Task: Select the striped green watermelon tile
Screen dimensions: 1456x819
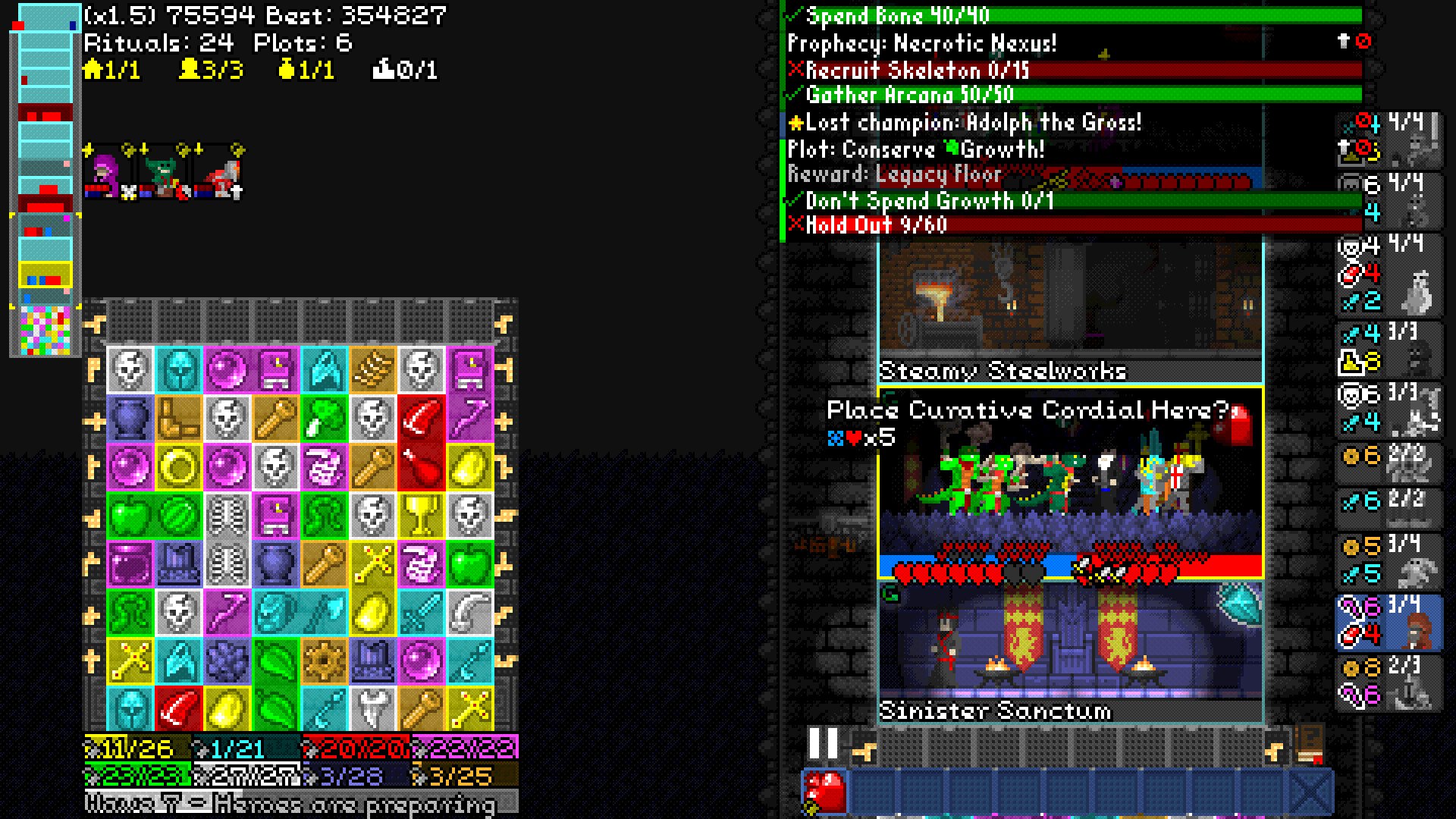Action: pyautogui.click(x=179, y=516)
